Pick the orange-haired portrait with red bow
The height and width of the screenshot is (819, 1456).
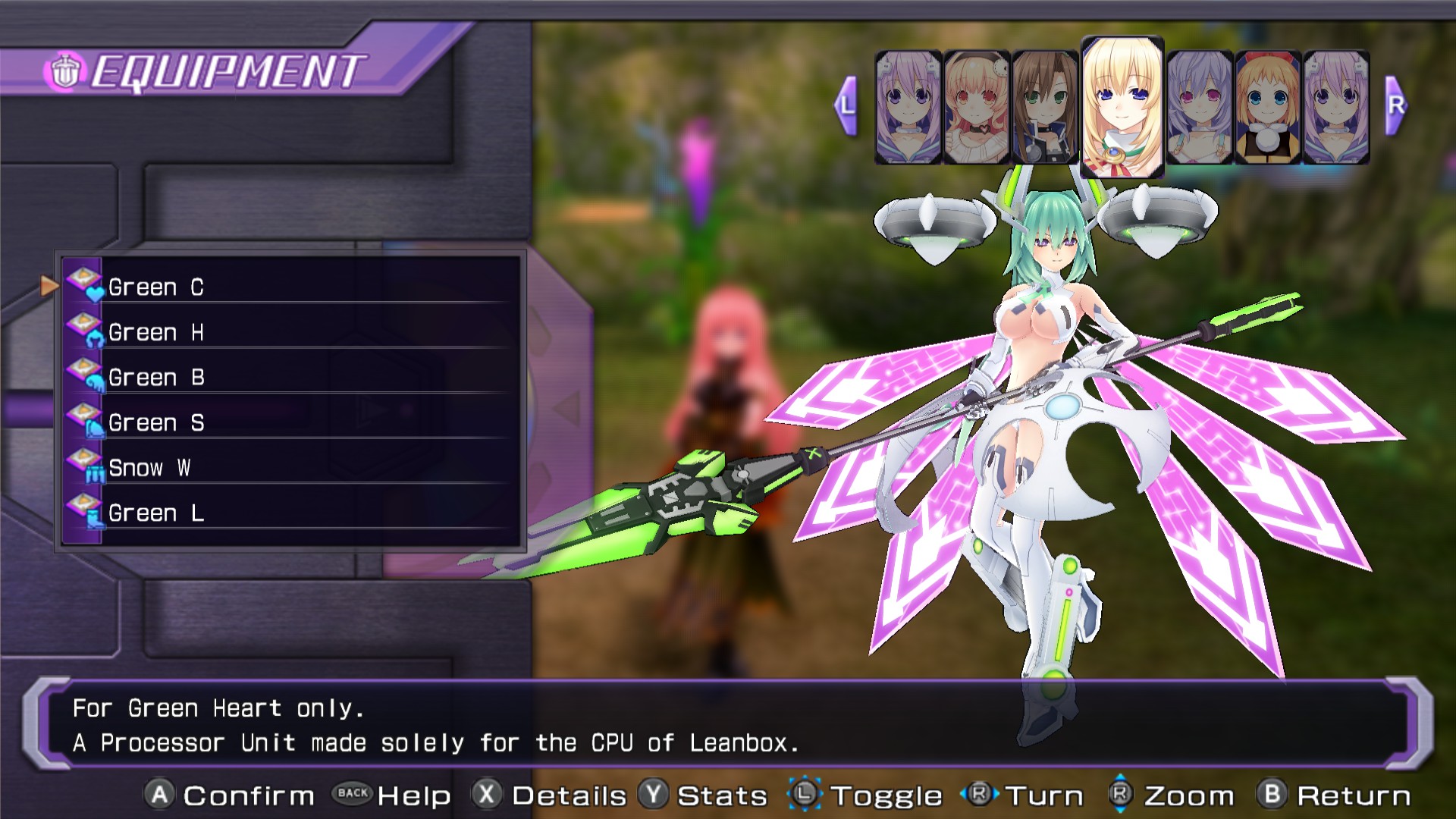(x=1267, y=107)
